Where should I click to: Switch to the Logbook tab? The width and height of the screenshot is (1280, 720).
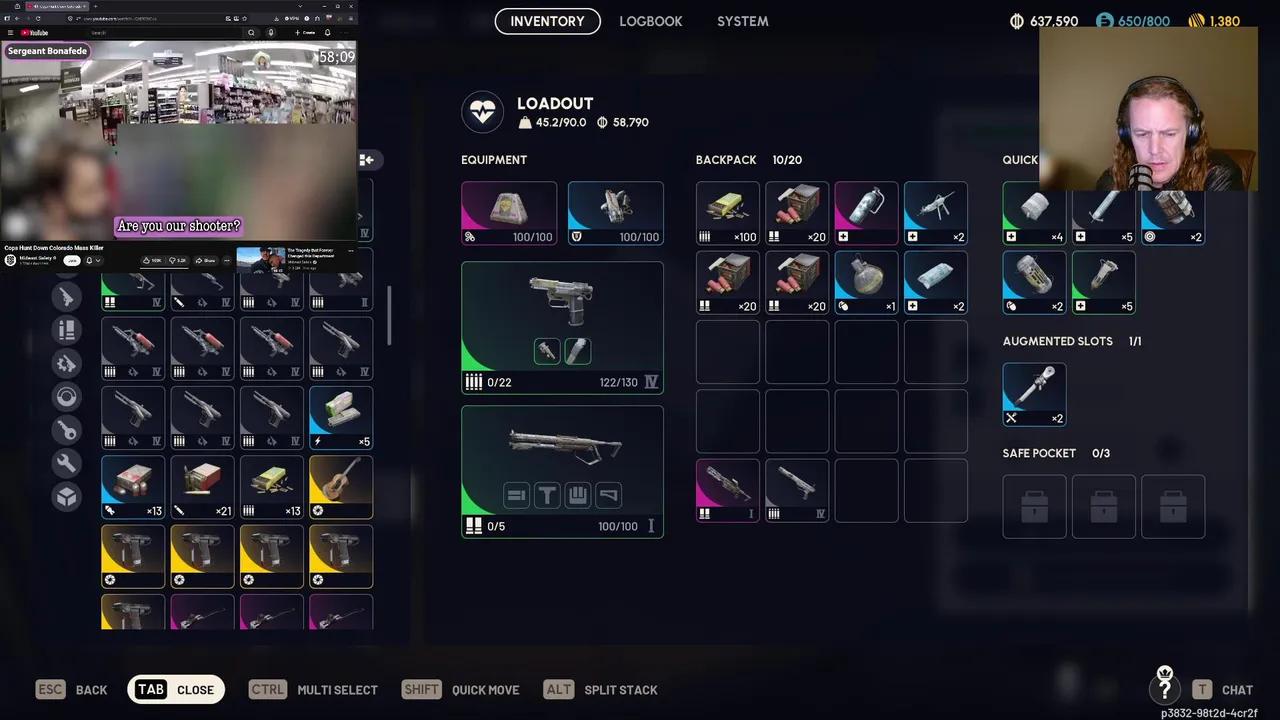650,21
